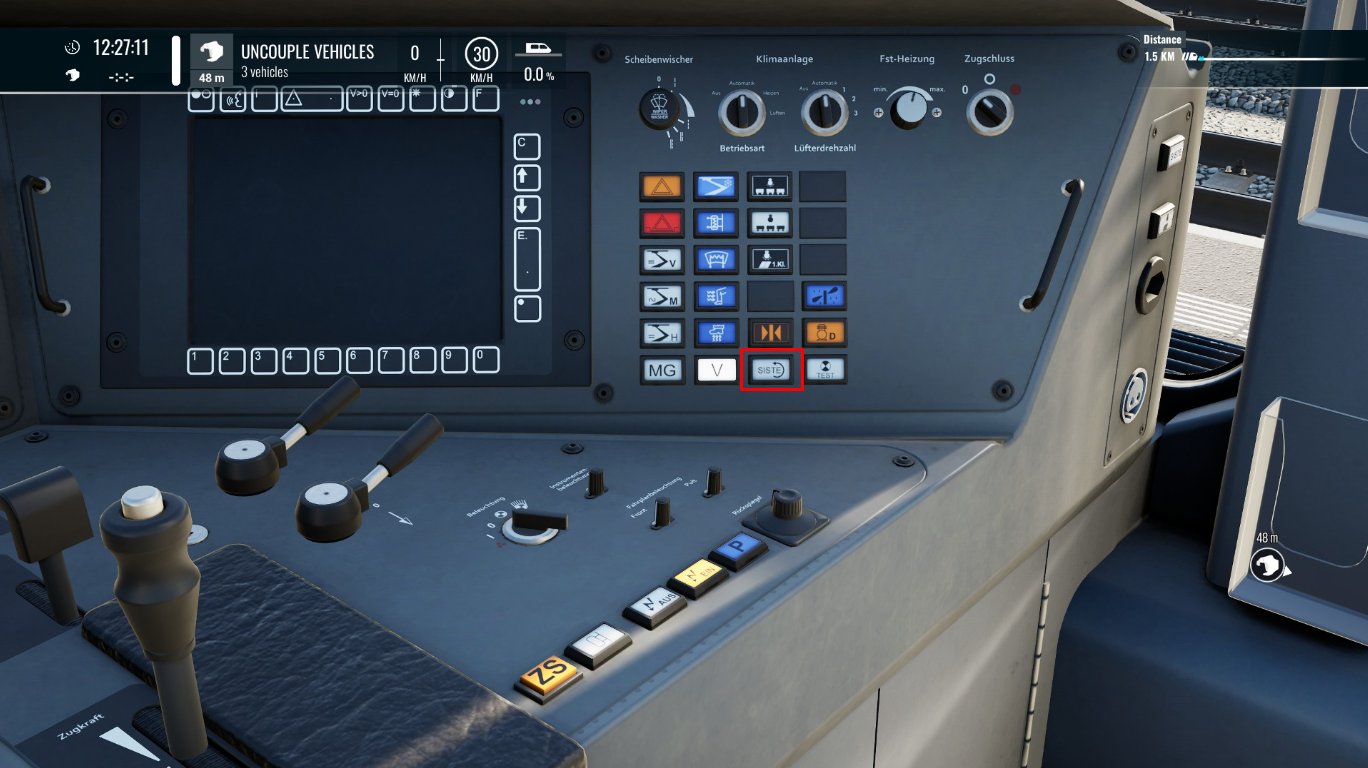Toggle the orange warning triangle button
The image size is (1368, 768).
coord(662,186)
